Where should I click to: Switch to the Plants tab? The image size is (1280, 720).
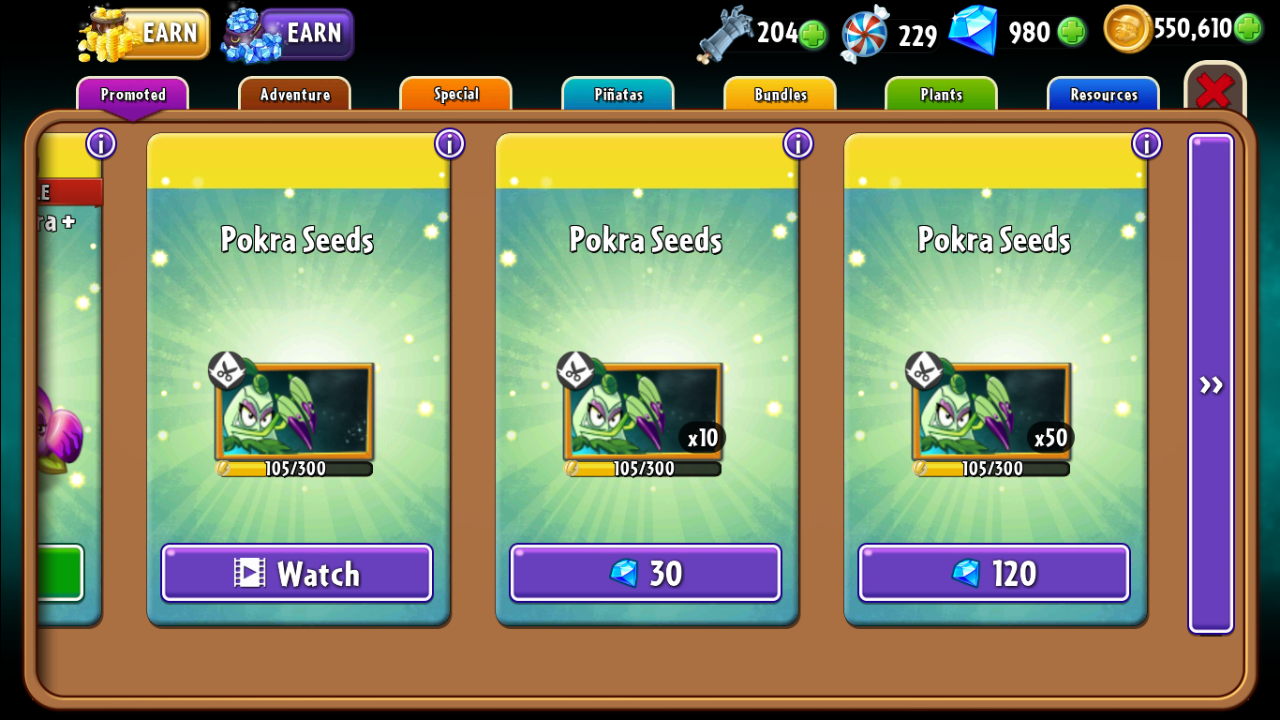(941, 95)
